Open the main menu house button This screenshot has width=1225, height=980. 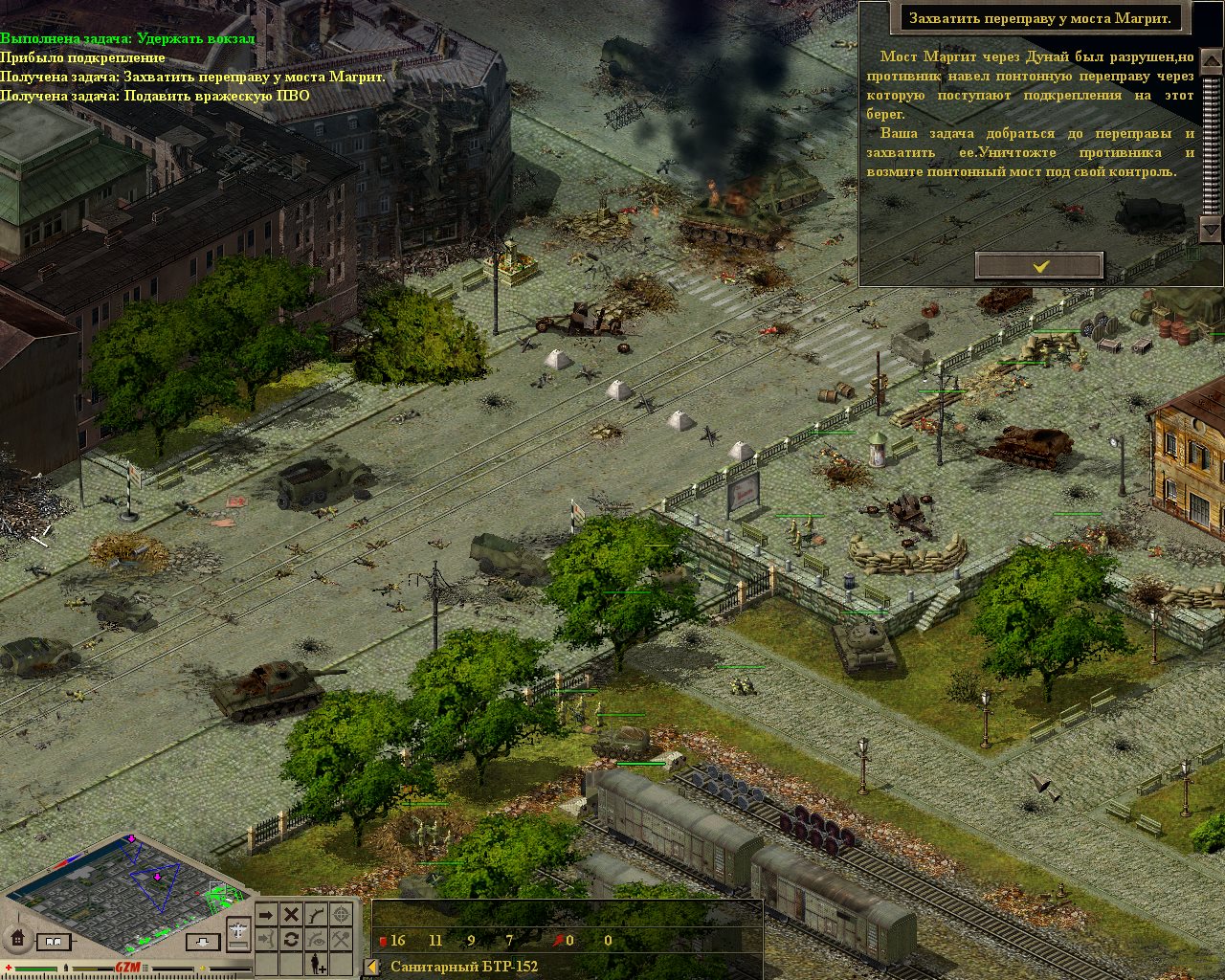(x=16, y=939)
